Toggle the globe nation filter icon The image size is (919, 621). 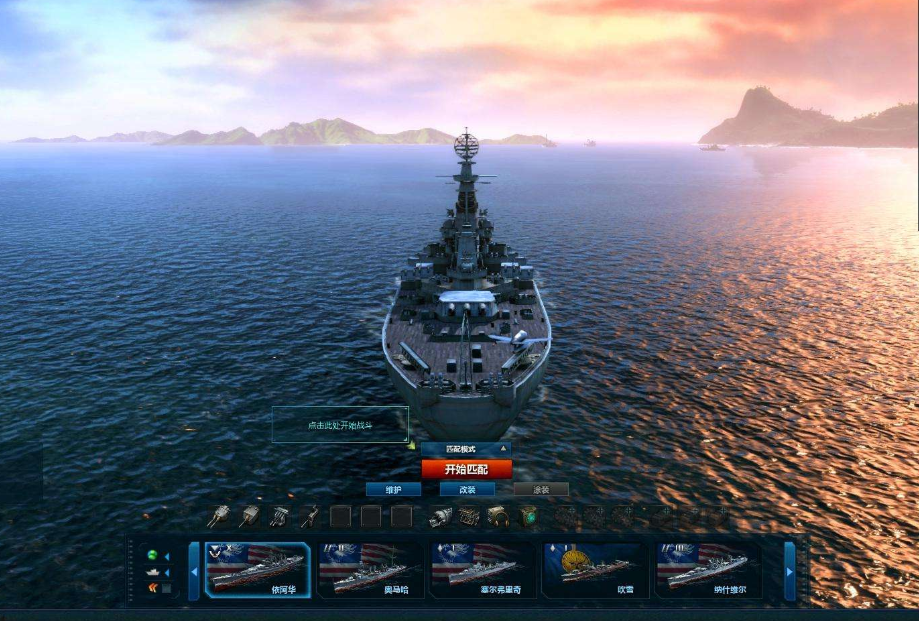(153, 556)
